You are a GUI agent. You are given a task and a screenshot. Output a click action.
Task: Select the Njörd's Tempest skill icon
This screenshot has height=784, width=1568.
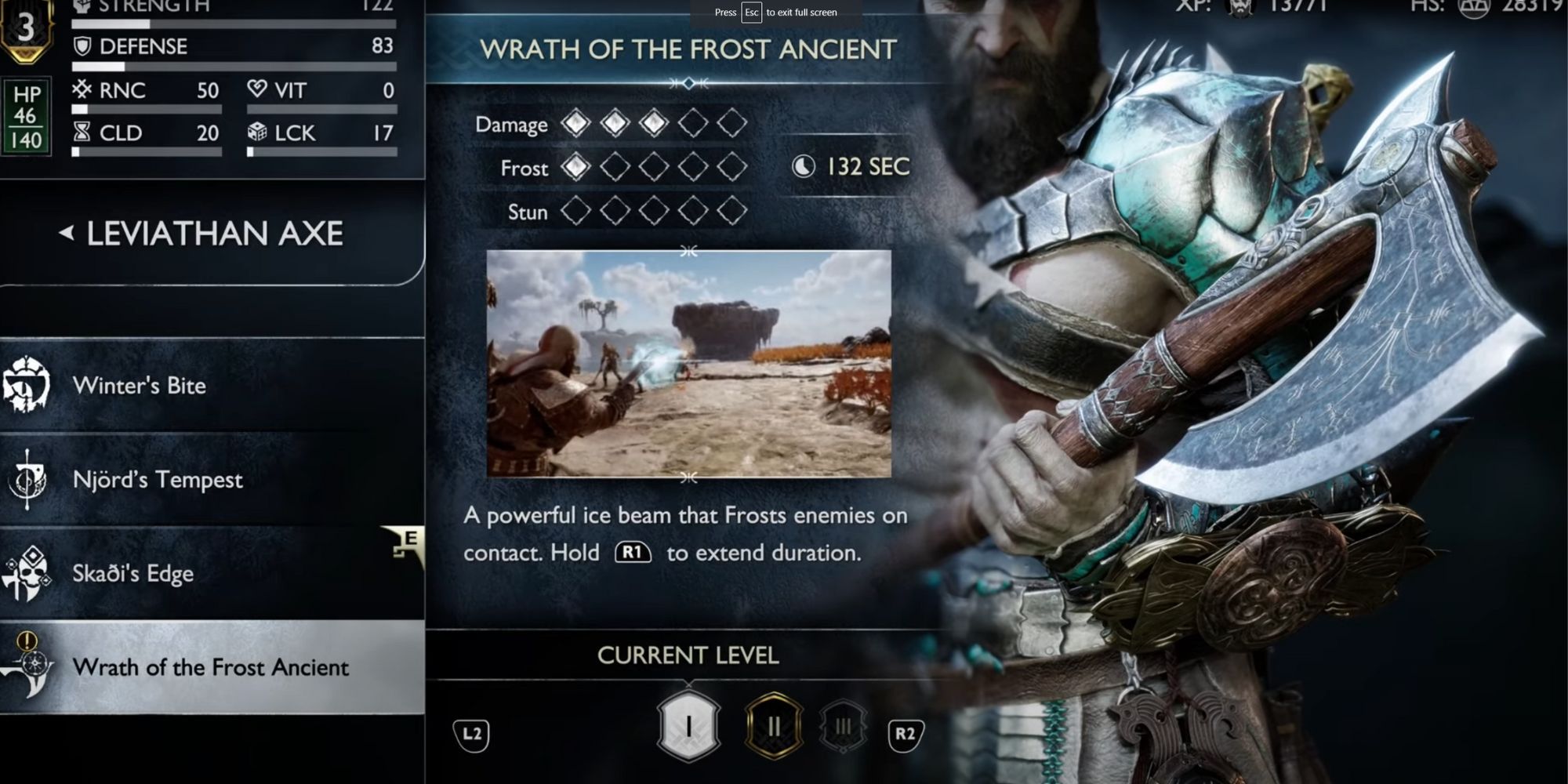pyautogui.click(x=26, y=480)
